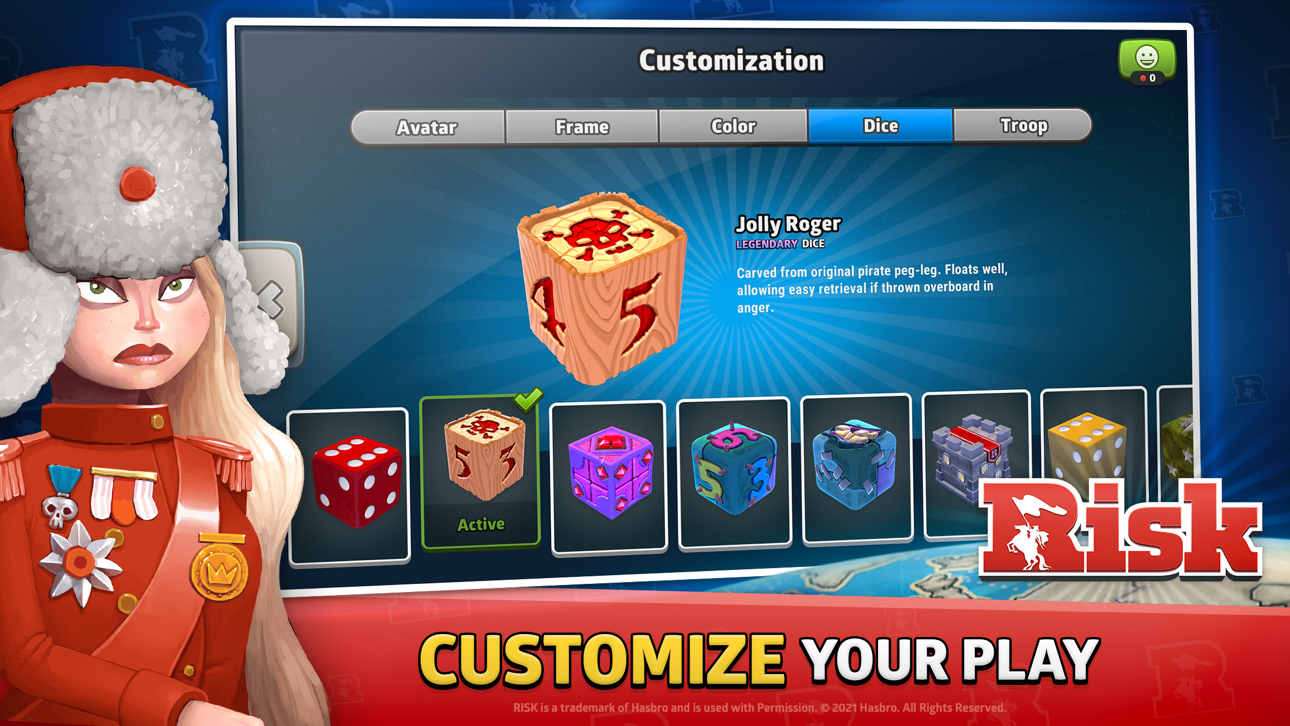Select the highlighted Dice tab
Screen dimensions: 1290x726
(x=879, y=126)
